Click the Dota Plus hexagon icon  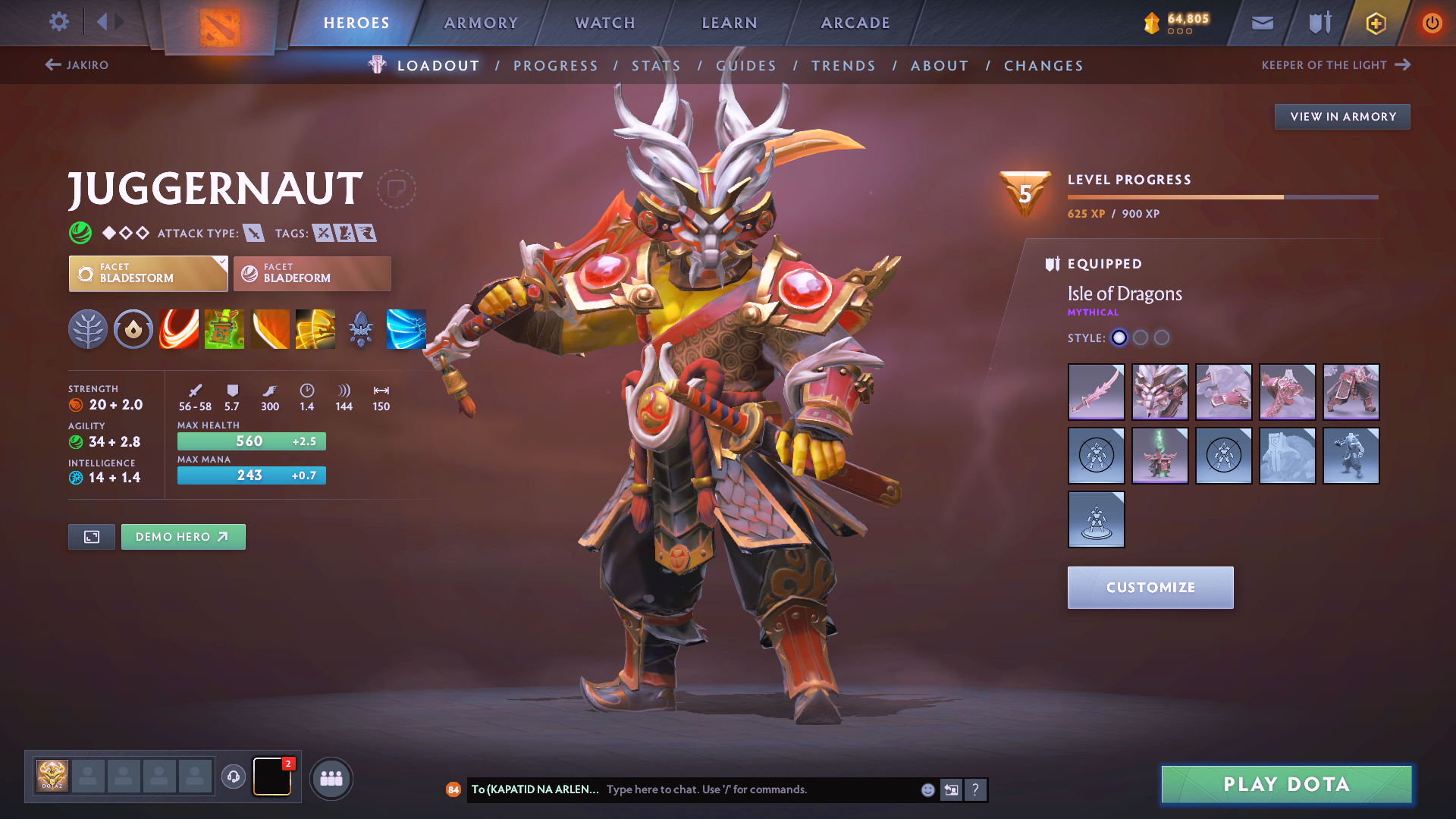click(1374, 23)
